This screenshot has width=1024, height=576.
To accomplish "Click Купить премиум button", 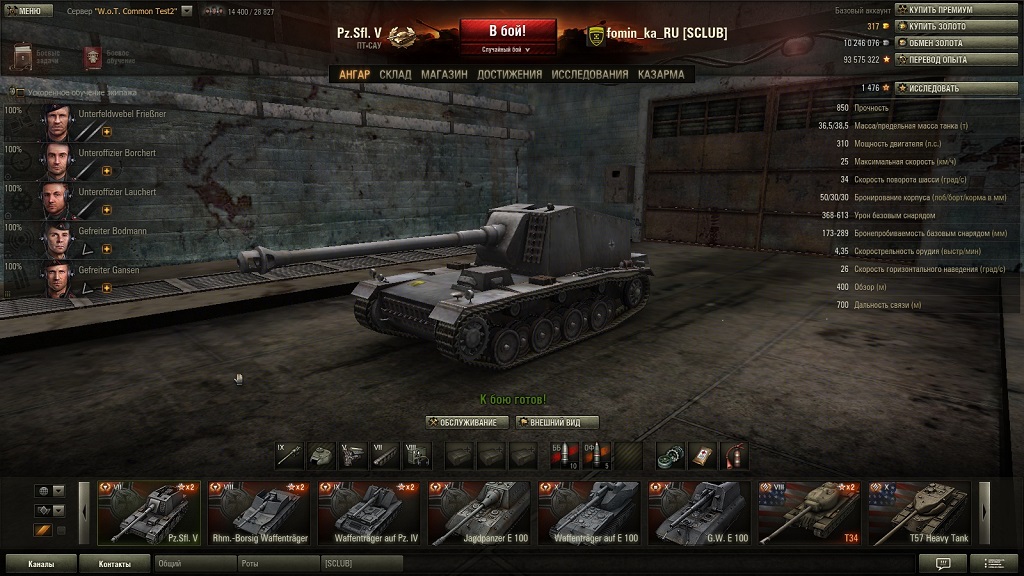I will [x=954, y=9].
